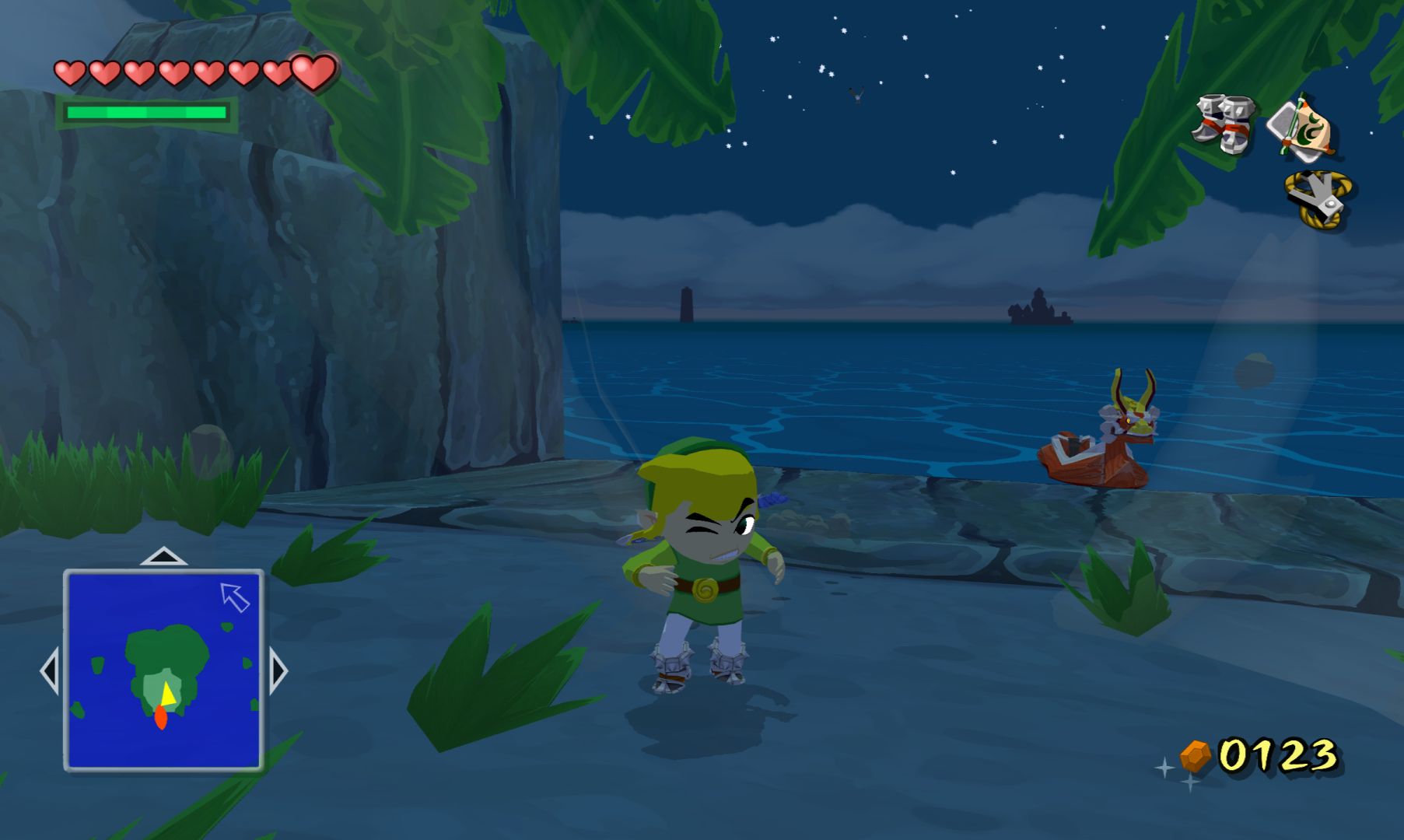Click the right arrow beside the minimap
The width and height of the screenshot is (1404, 840).
tap(278, 670)
